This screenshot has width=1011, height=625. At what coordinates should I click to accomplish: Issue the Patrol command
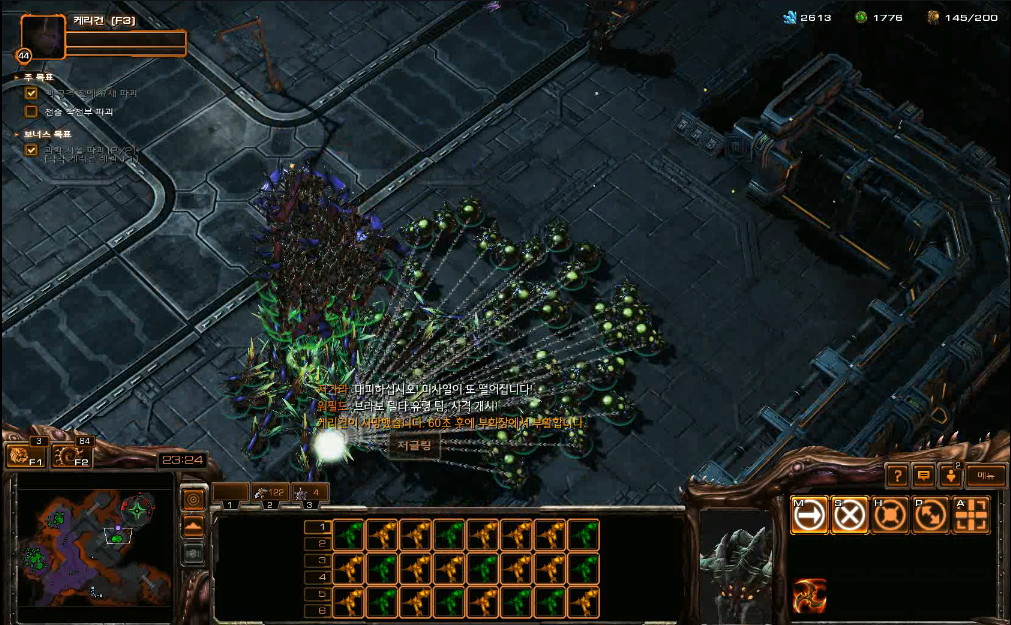(930, 515)
